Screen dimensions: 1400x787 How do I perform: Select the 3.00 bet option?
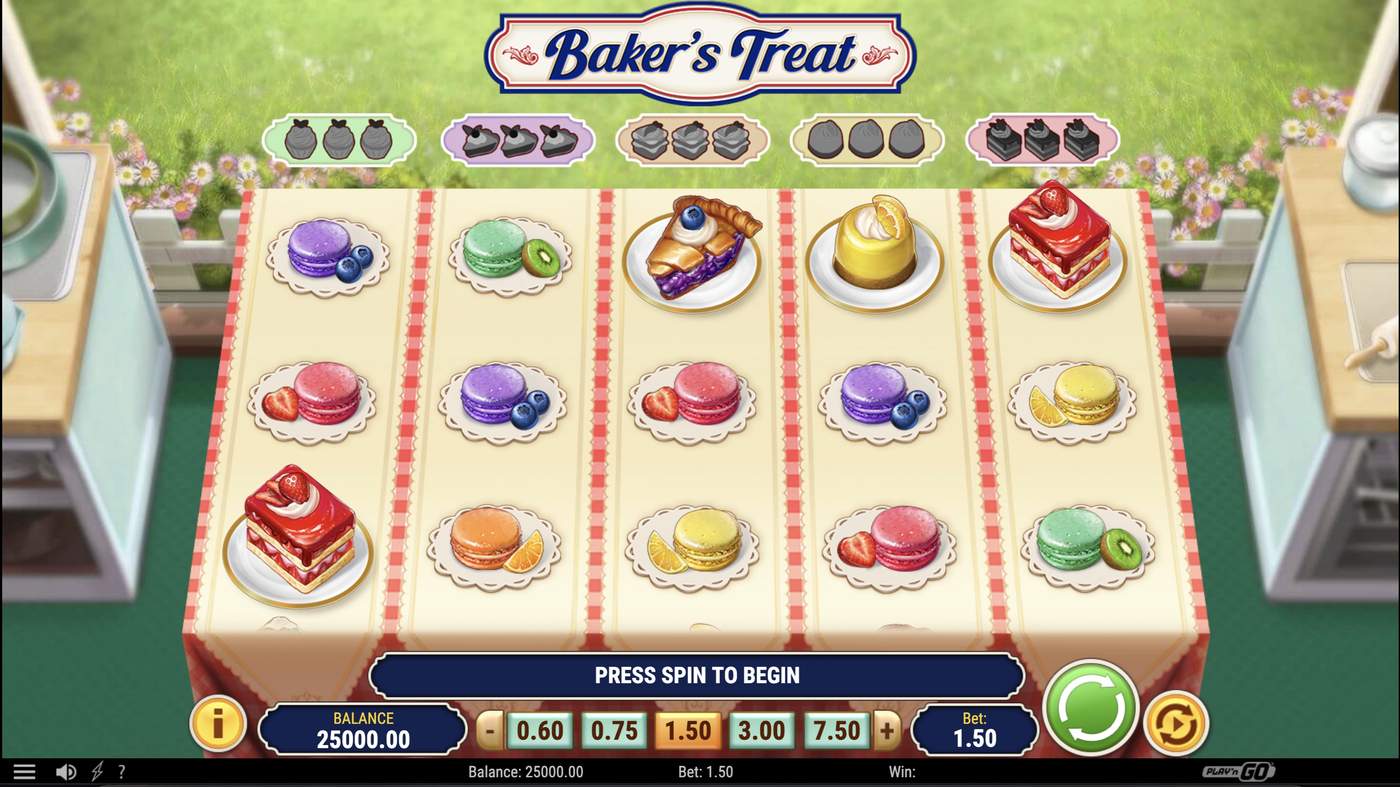(x=761, y=730)
